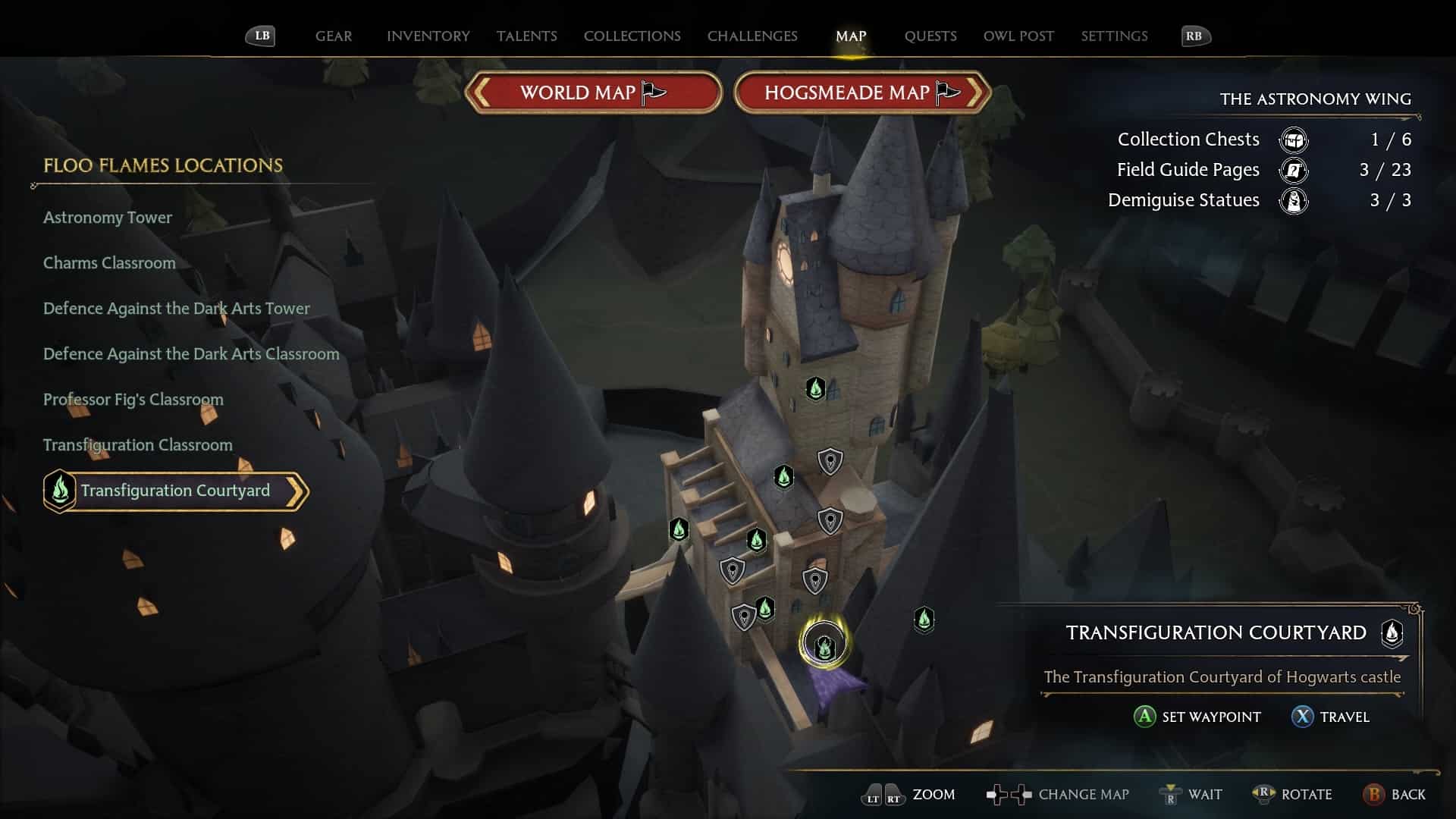This screenshot has width=1456, height=819.
Task: Open the Gear tab
Action: [334, 36]
